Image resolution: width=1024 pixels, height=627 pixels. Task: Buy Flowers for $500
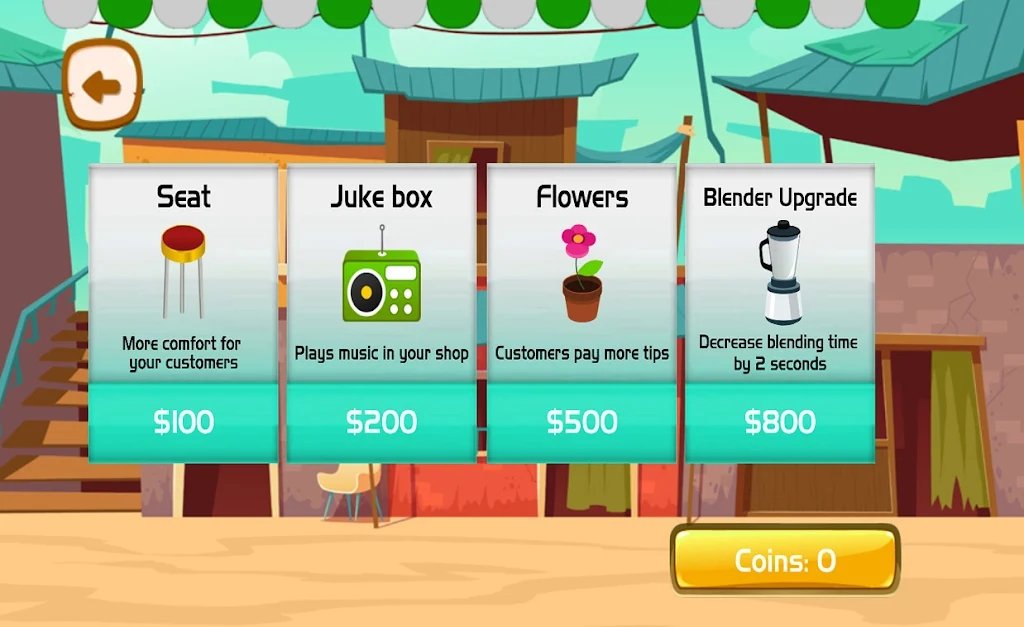click(582, 422)
